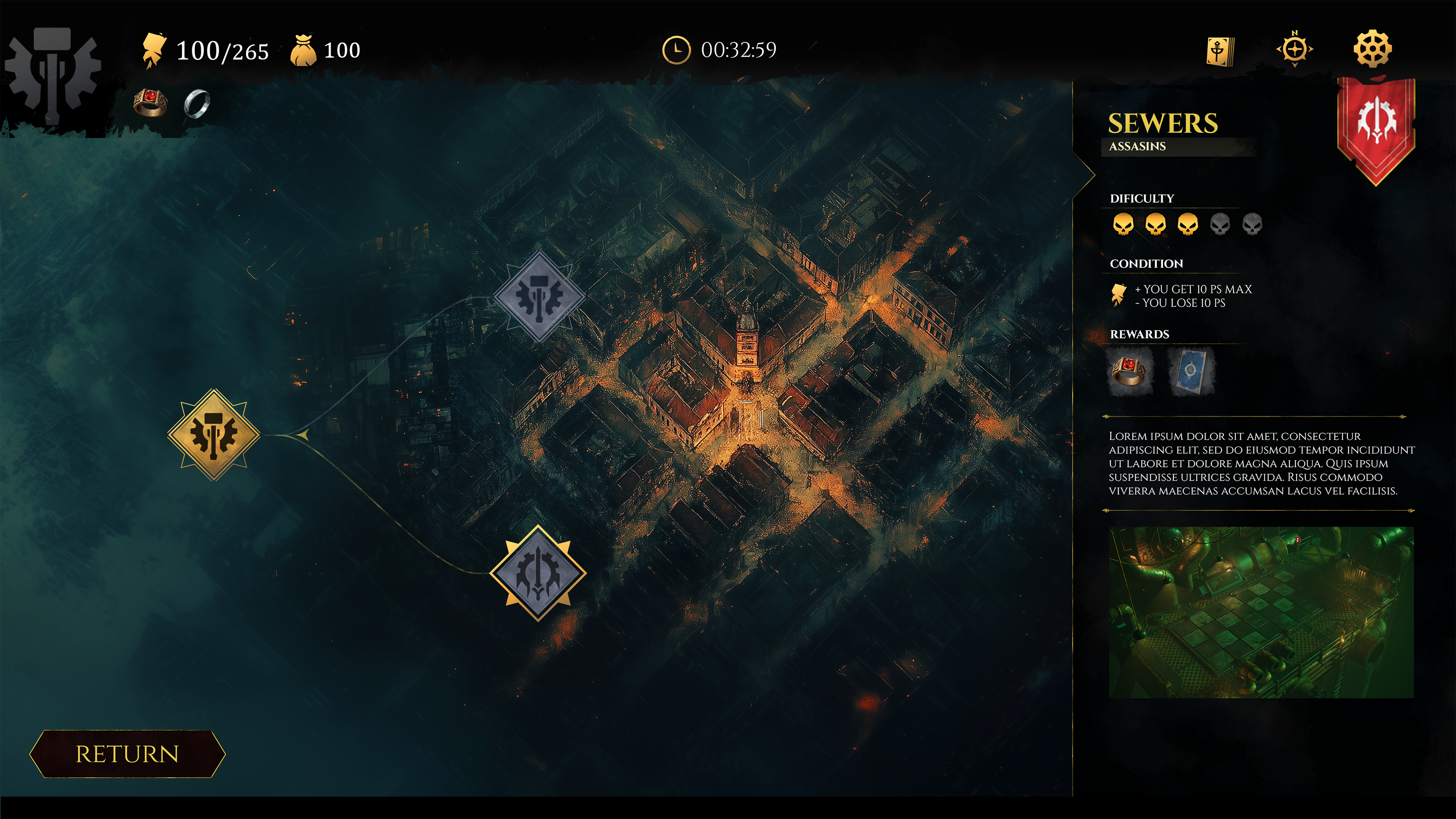Inspect the ruby ring reward
Viewport: 1456px width, 819px height.
coord(1129,371)
